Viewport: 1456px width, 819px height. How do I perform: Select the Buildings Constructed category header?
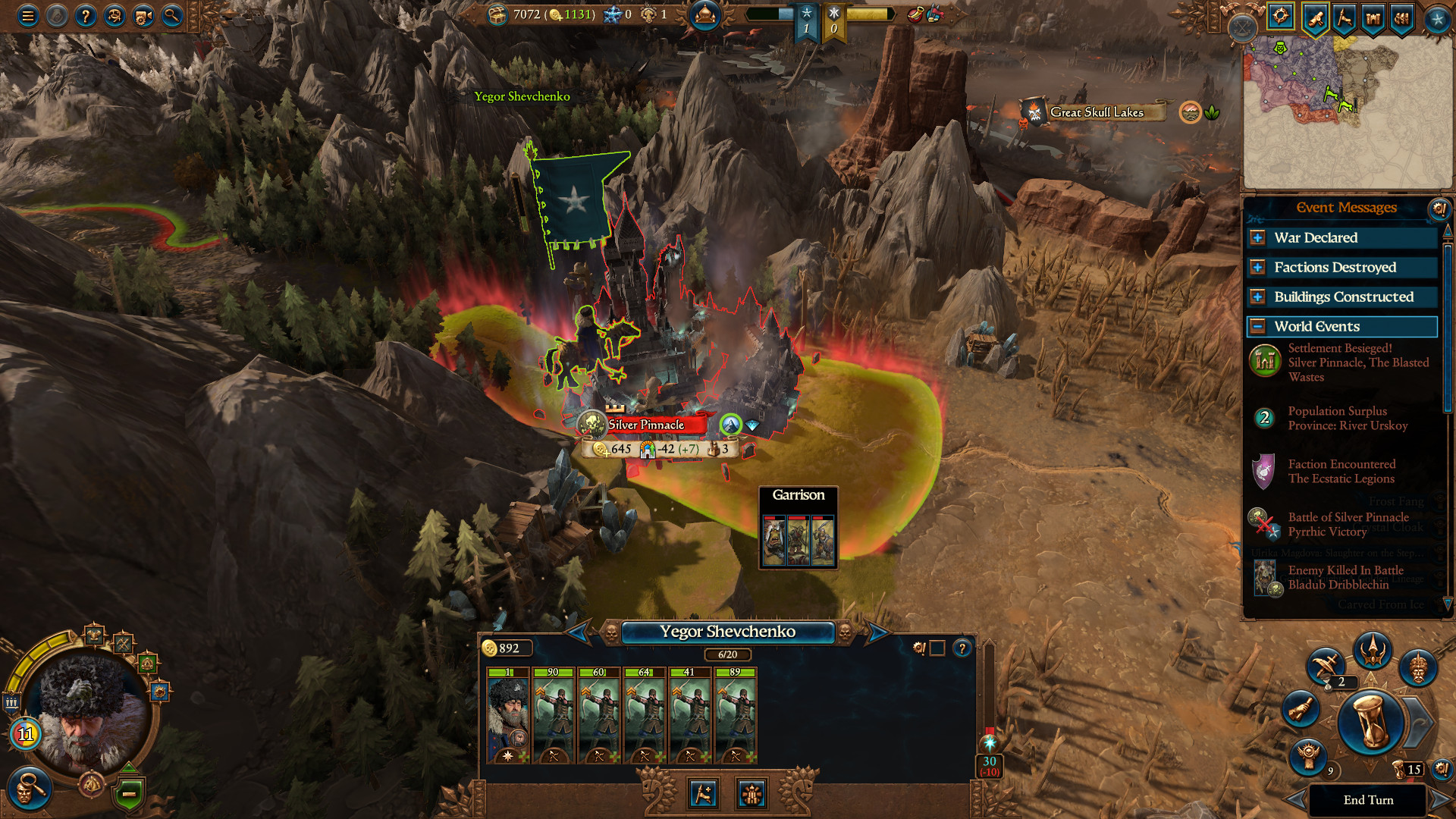tap(1342, 297)
